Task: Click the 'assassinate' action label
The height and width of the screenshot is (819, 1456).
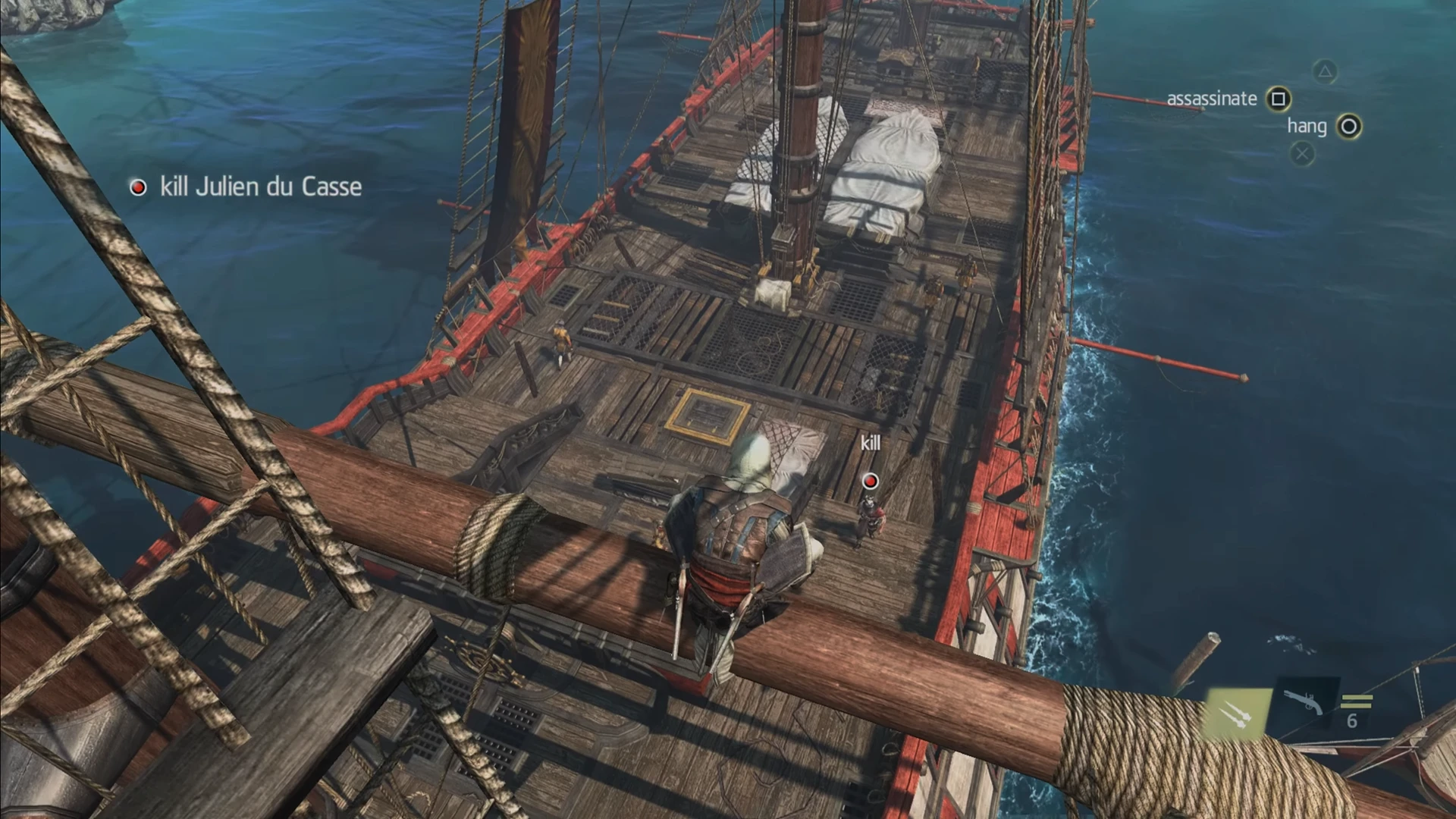Action: pos(1211,97)
